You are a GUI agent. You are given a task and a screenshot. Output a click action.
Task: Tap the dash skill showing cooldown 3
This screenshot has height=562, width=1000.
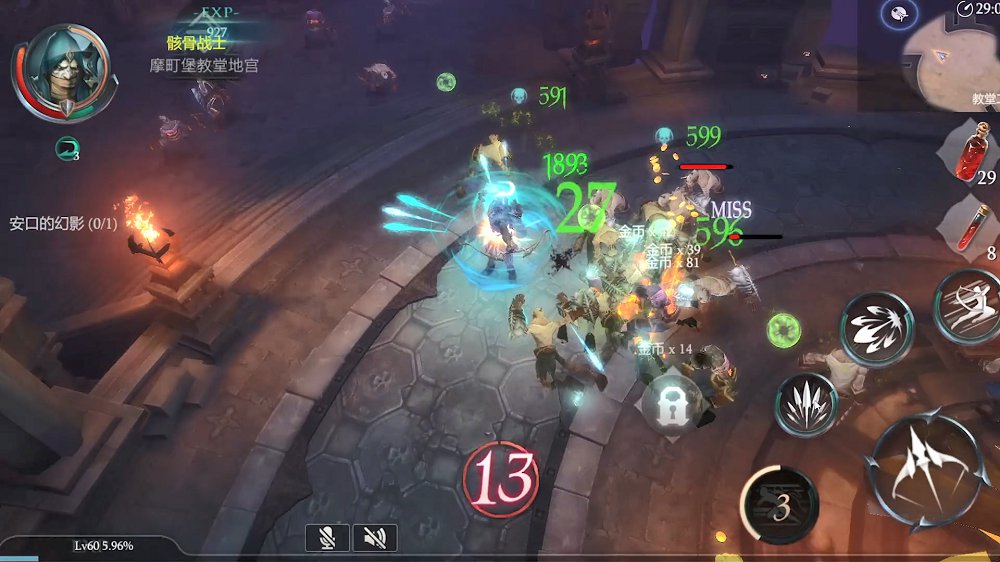(779, 505)
